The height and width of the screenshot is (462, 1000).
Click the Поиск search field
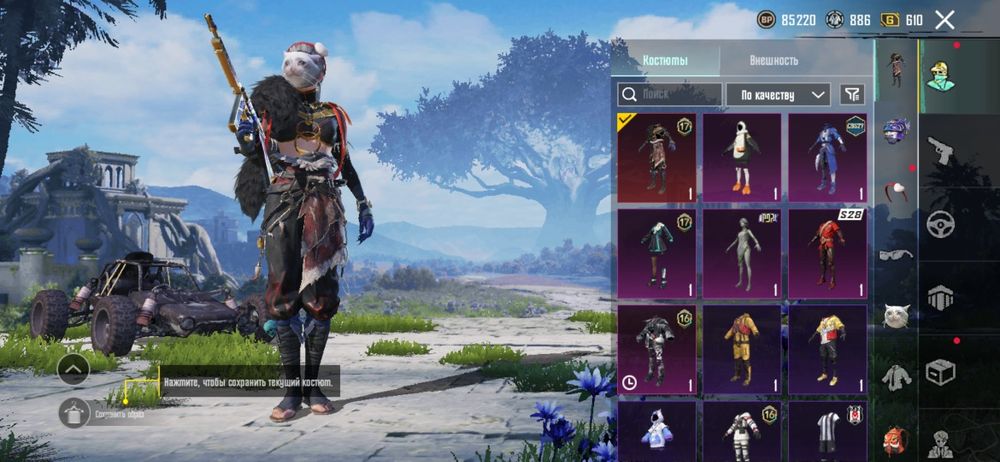tap(669, 94)
